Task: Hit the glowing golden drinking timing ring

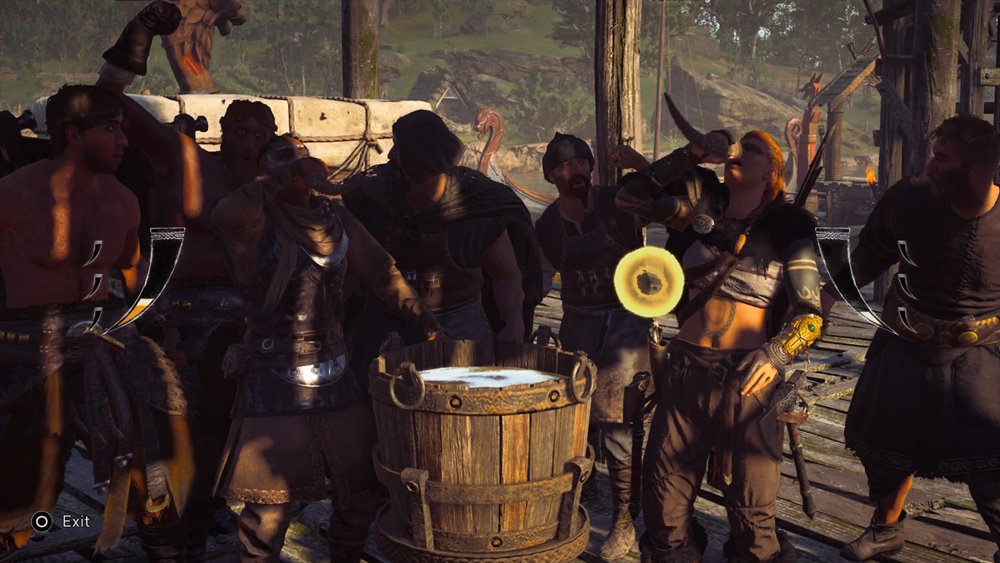Action: click(x=649, y=282)
